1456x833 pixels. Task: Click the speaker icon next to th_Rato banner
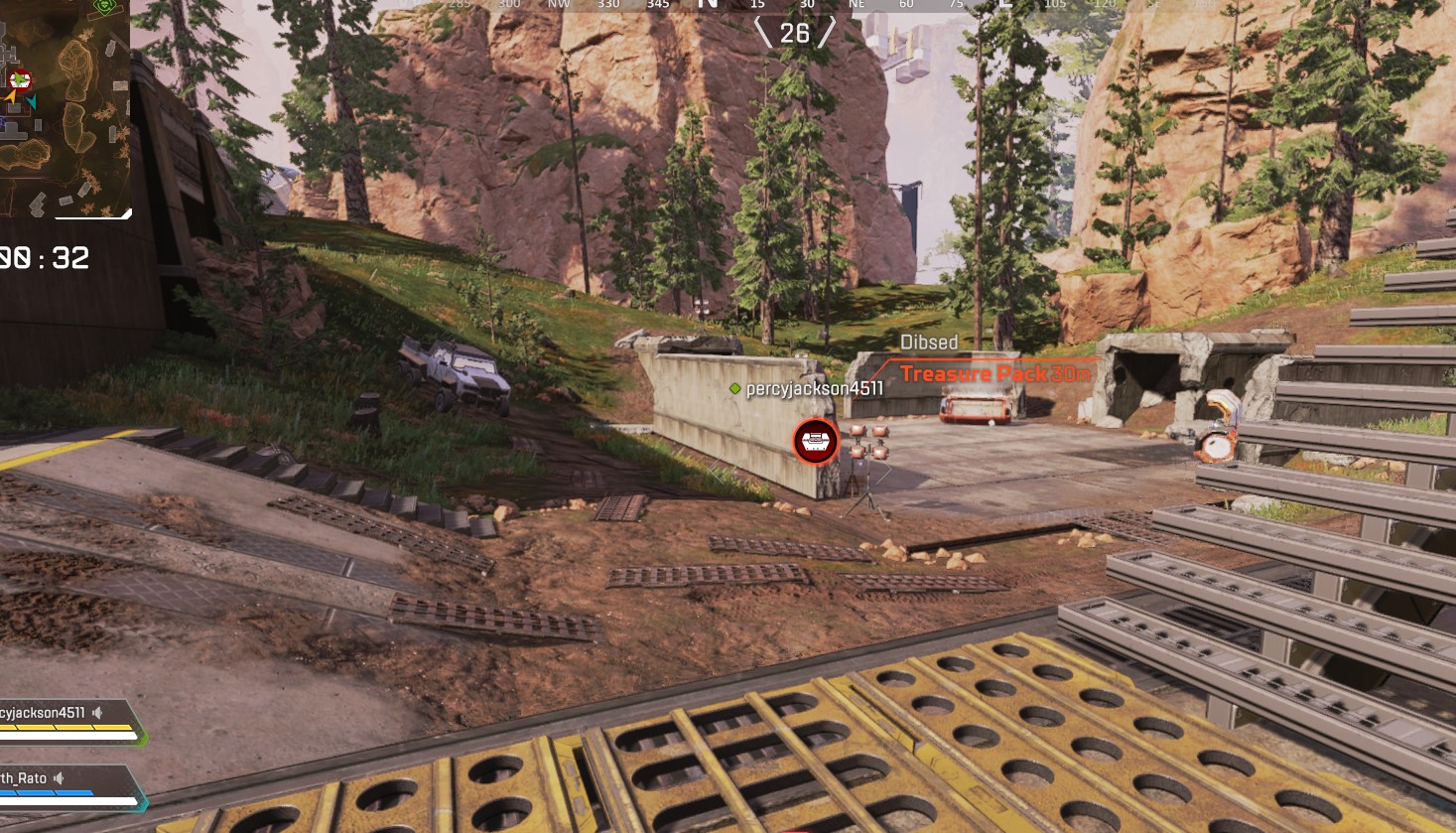click(60, 777)
